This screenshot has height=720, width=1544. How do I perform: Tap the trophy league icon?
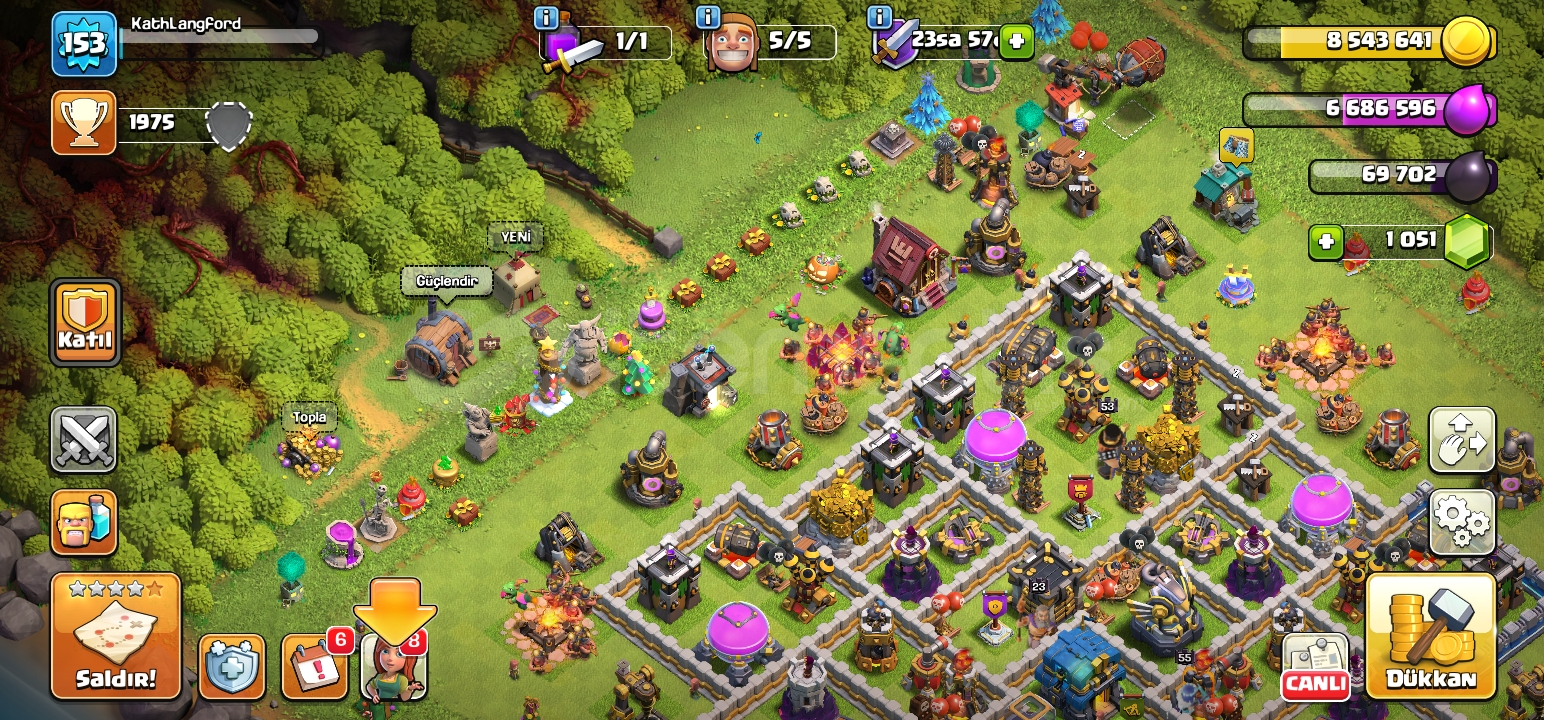(x=84, y=123)
